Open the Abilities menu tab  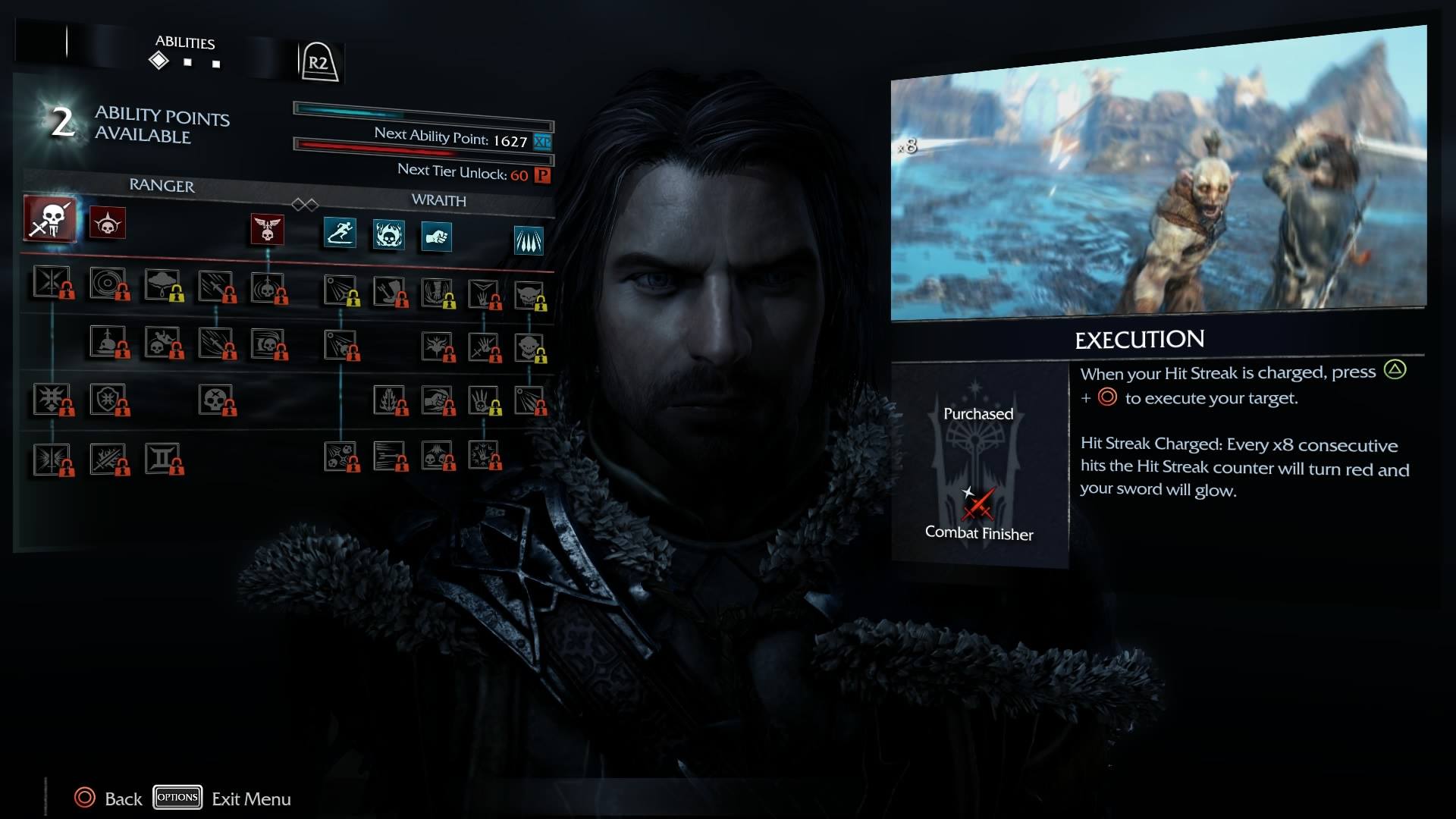tap(185, 42)
